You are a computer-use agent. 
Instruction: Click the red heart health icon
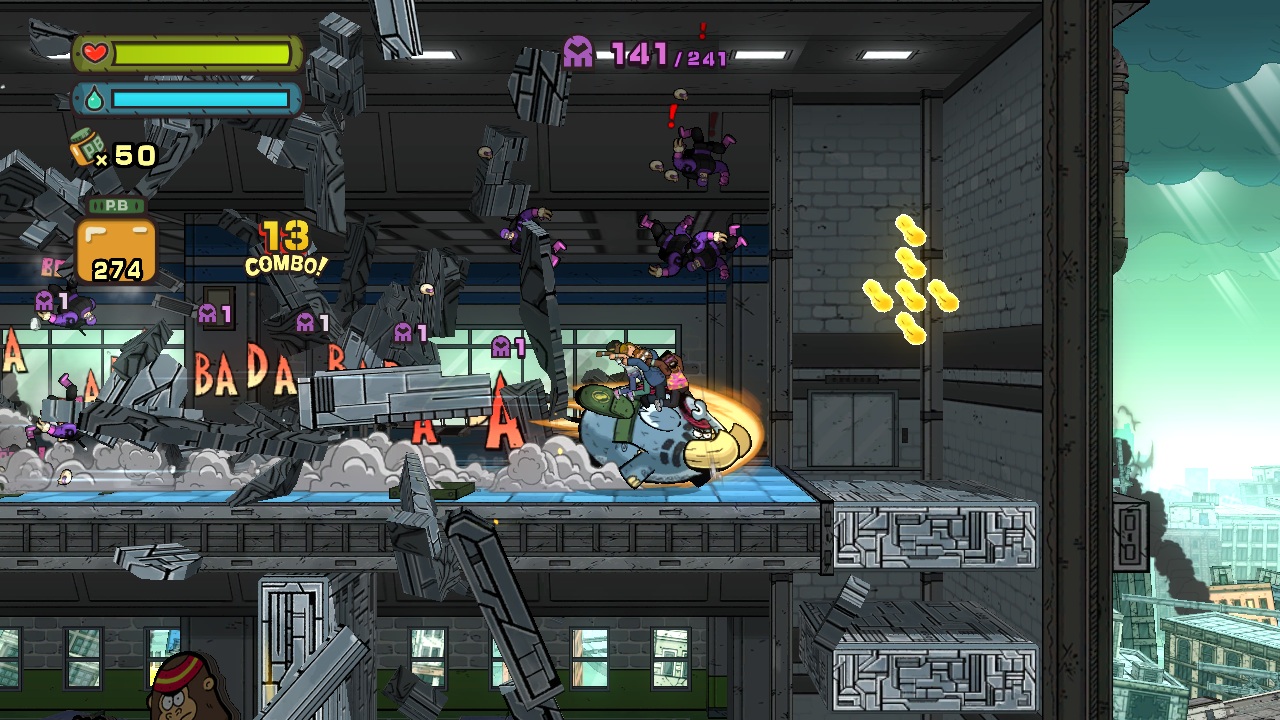point(94,53)
